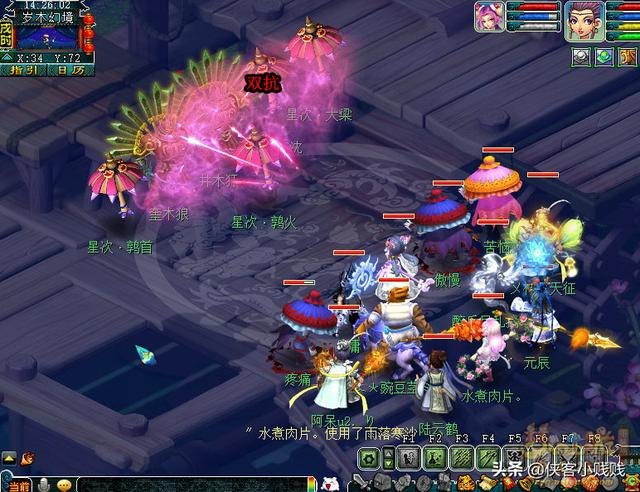Open the gear icon beside the hotbar

[369, 458]
